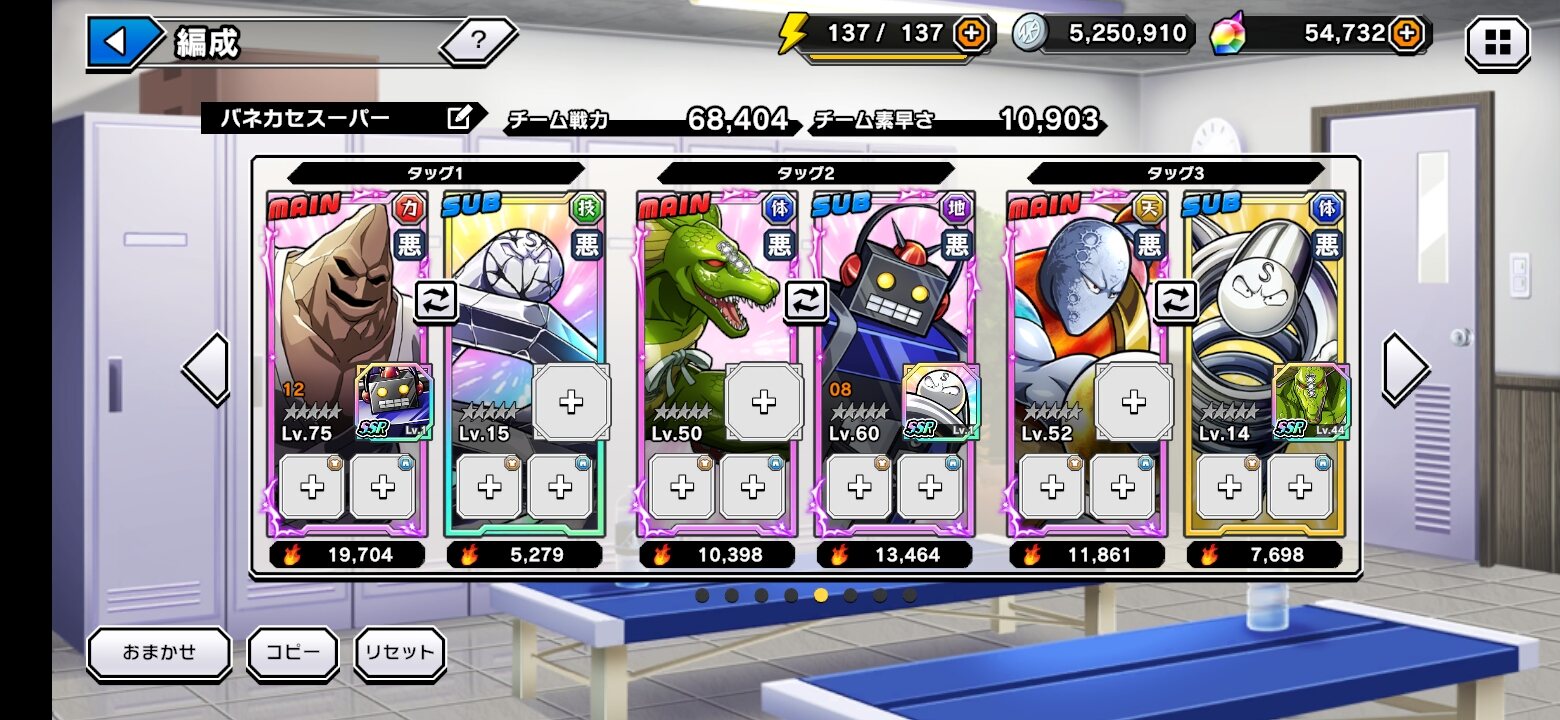Swap main and sub in タッグ2
This screenshot has height=720, width=1560.
point(806,300)
